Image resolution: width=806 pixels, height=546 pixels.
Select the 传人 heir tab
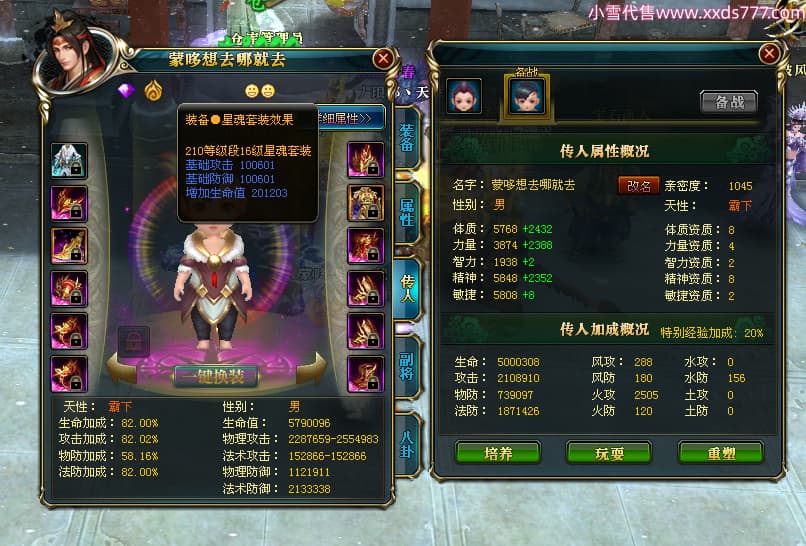pos(407,283)
